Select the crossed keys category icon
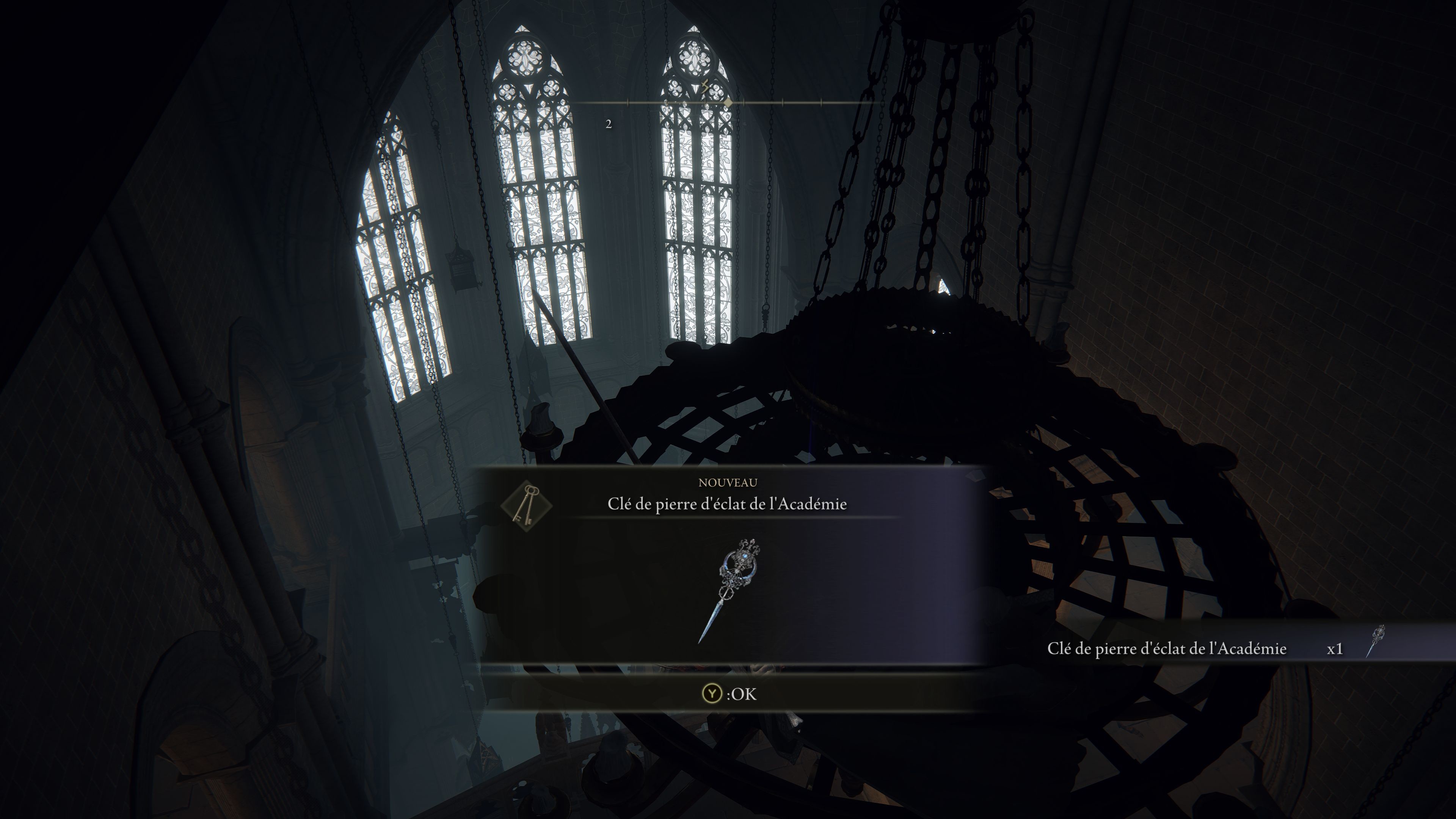Screen dimensions: 1456x819 [x=526, y=504]
